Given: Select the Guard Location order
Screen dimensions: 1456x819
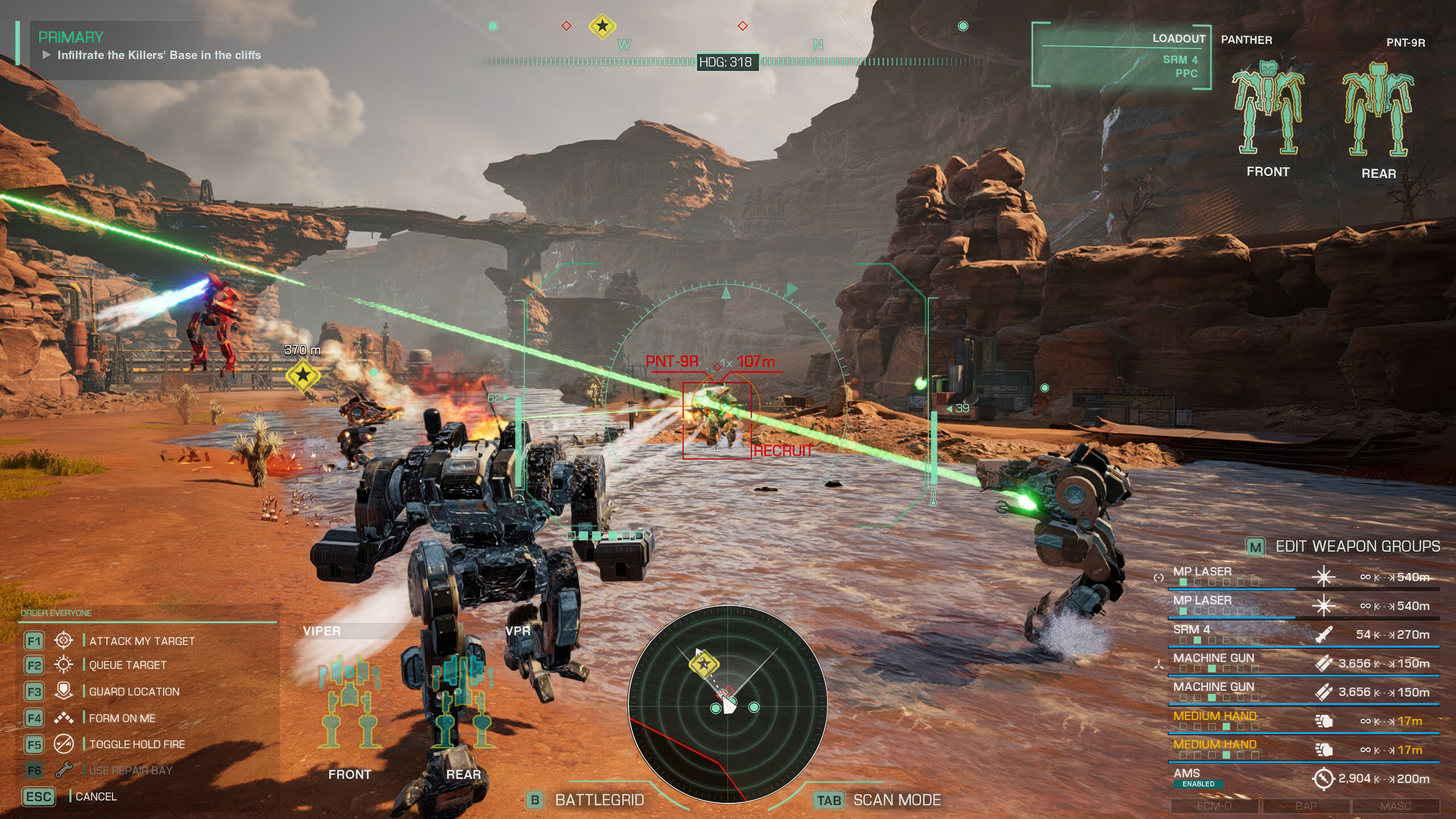Looking at the screenshot, I should 133,692.
